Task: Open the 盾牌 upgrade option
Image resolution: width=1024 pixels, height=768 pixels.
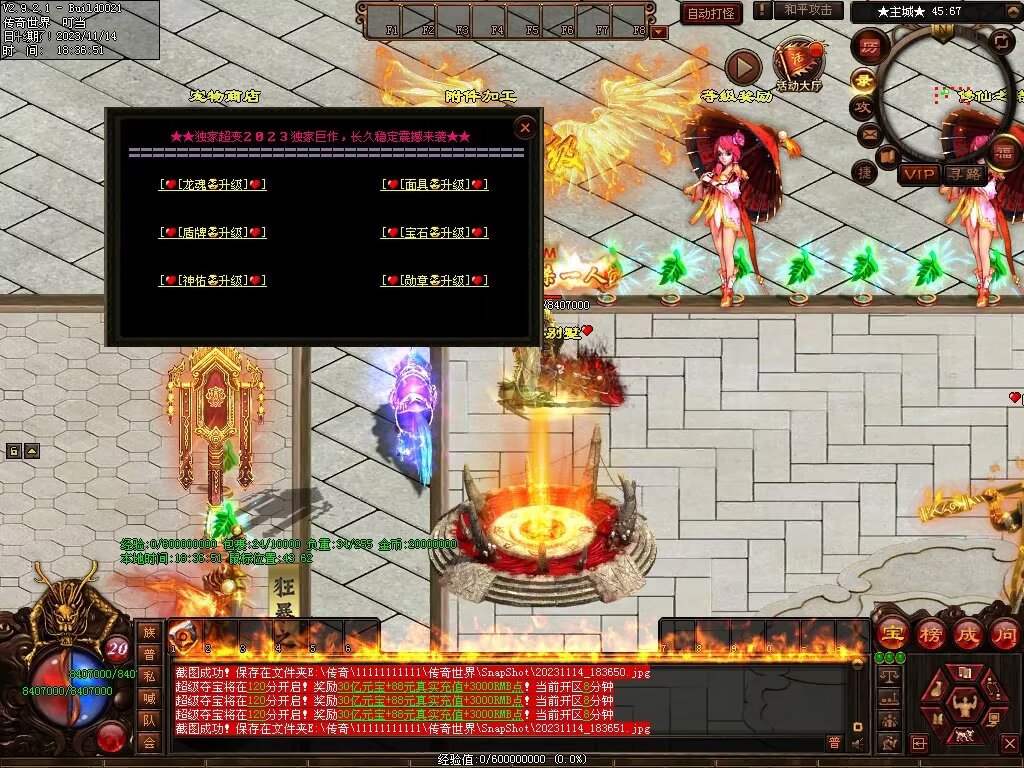Action: [213, 232]
